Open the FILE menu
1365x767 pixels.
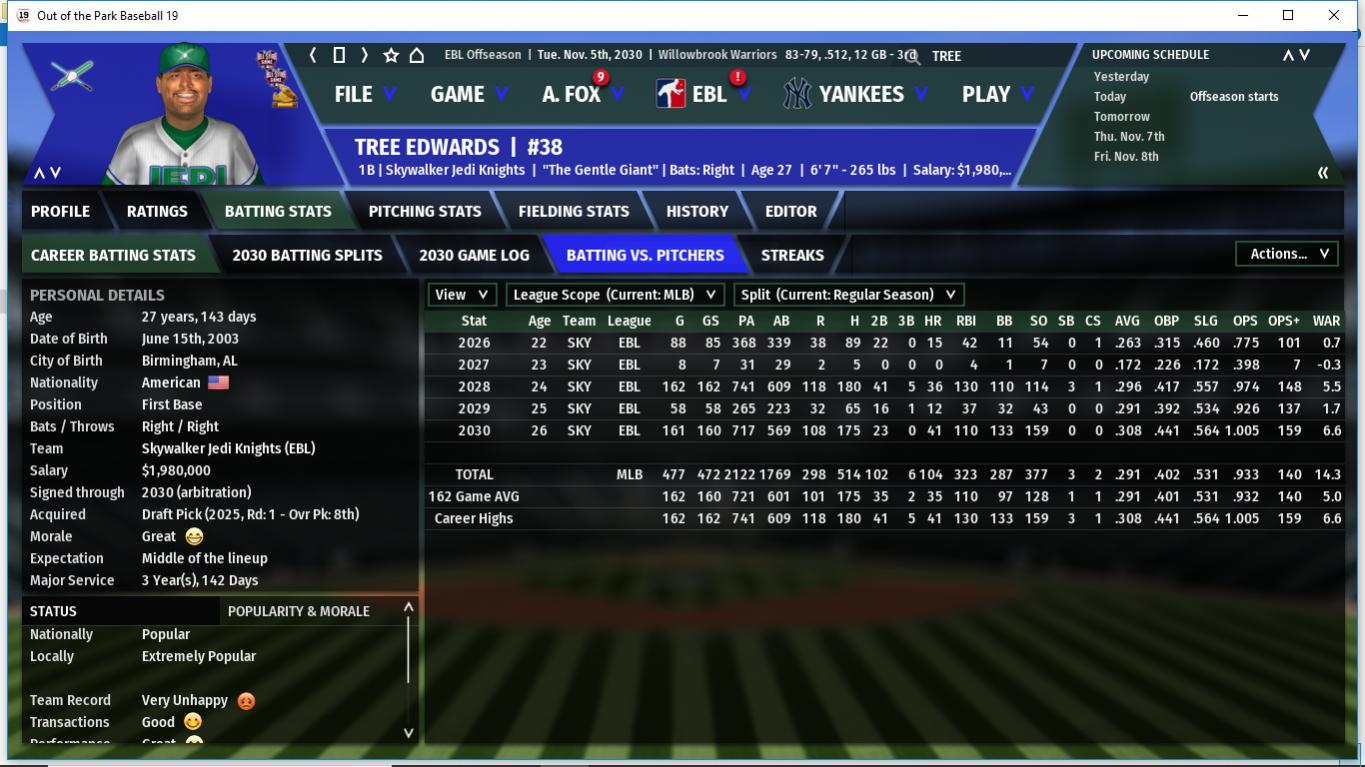[x=364, y=94]
